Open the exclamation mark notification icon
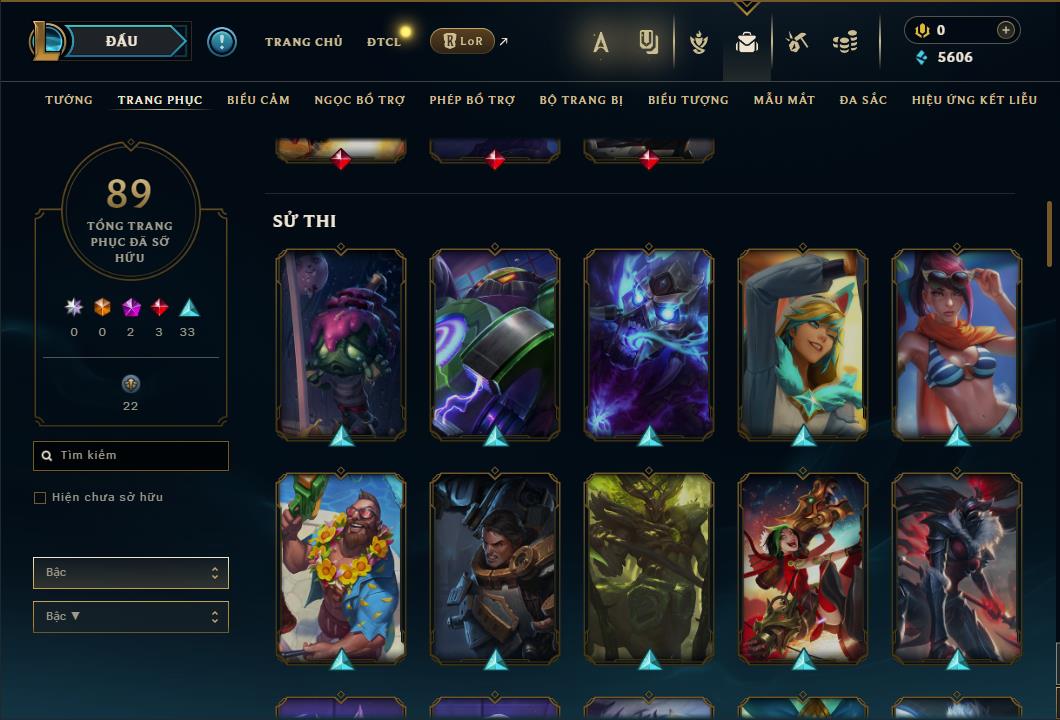Image resolution: width=1060 pixels, height=720 pixels. pyautogui.click(x=222, y=42)
